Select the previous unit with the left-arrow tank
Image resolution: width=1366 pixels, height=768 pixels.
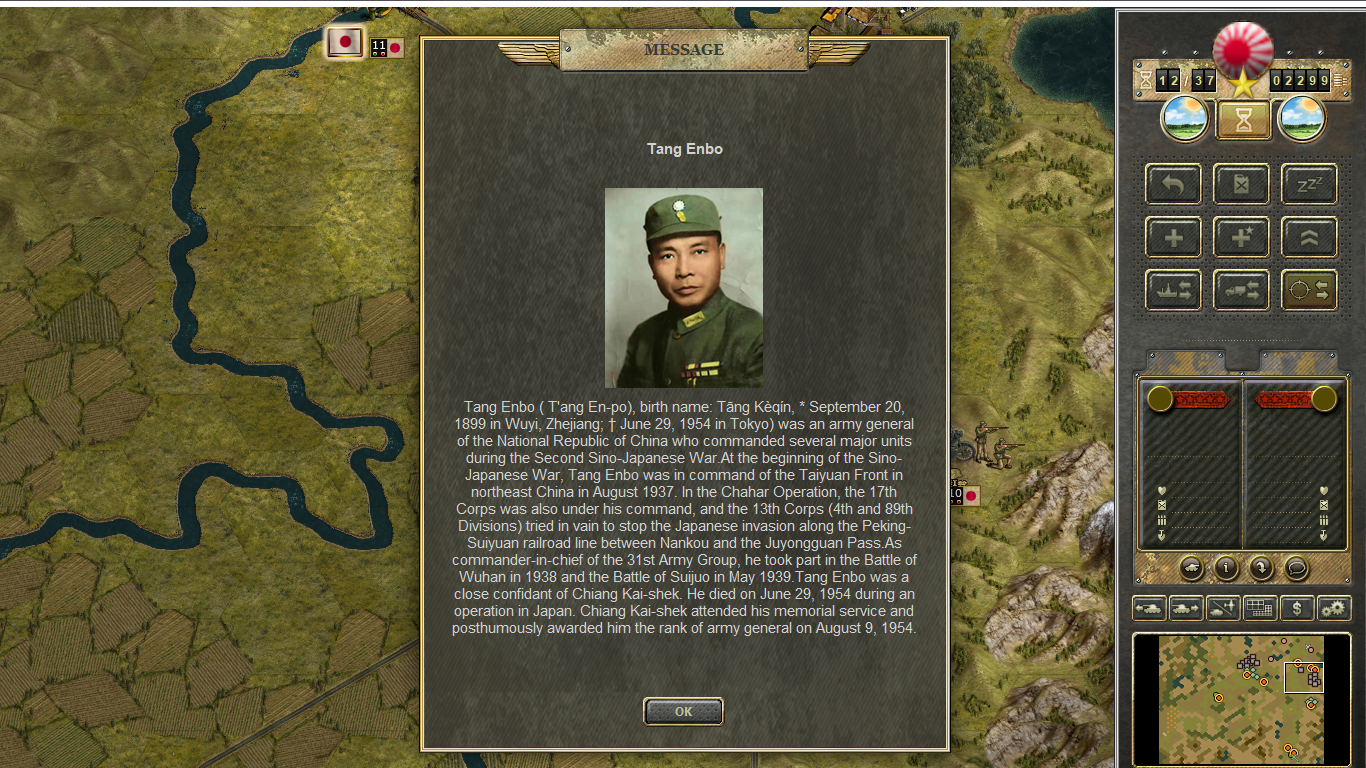point(1149,608)
